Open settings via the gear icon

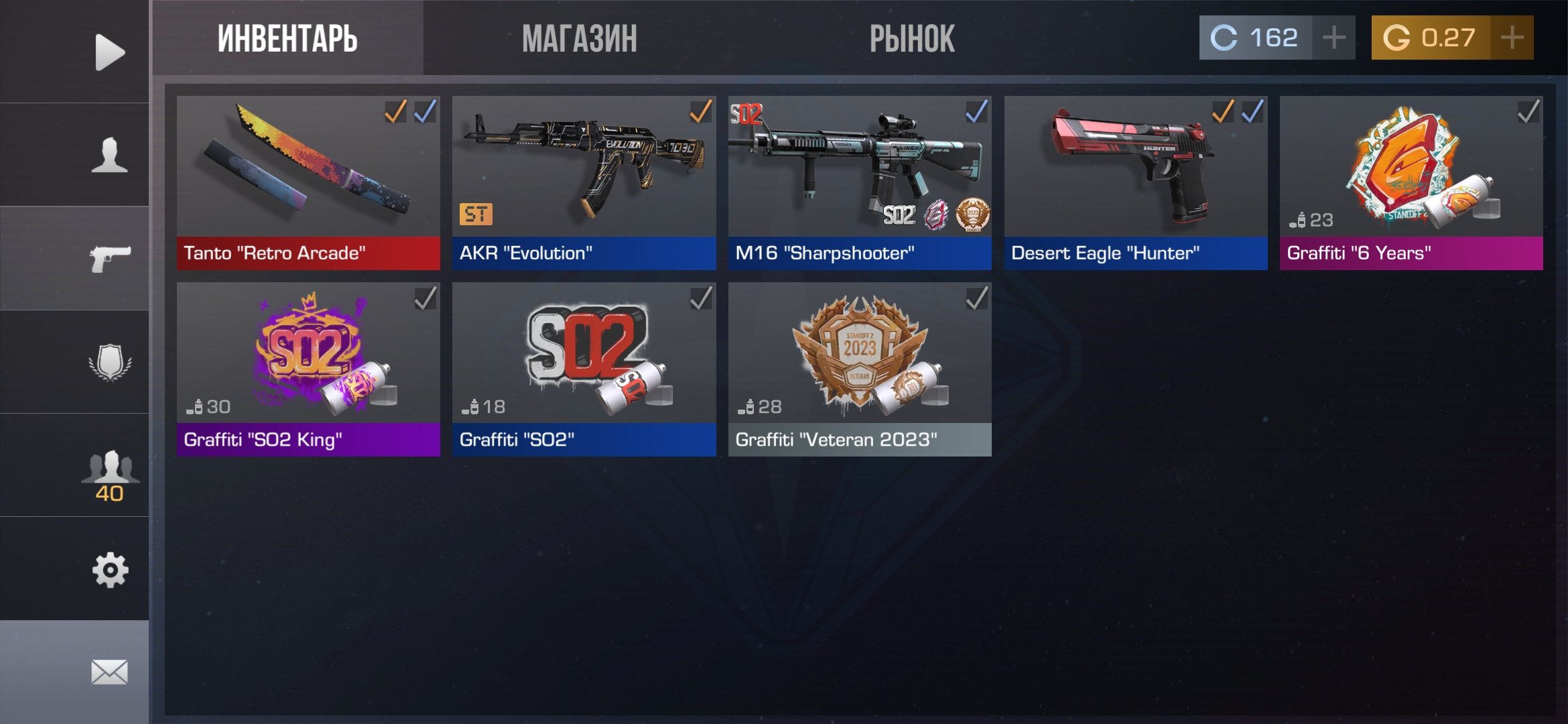[109, 570]
